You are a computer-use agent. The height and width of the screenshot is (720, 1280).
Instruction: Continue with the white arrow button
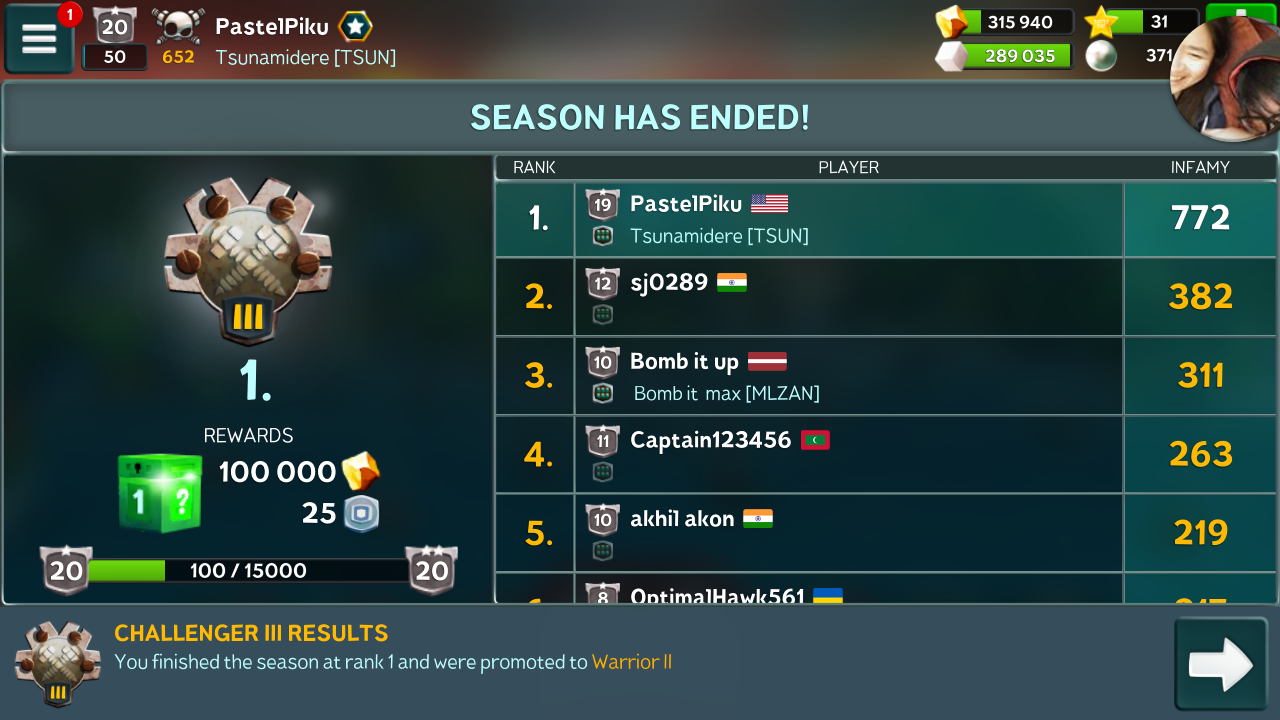tap(1220, 664)
